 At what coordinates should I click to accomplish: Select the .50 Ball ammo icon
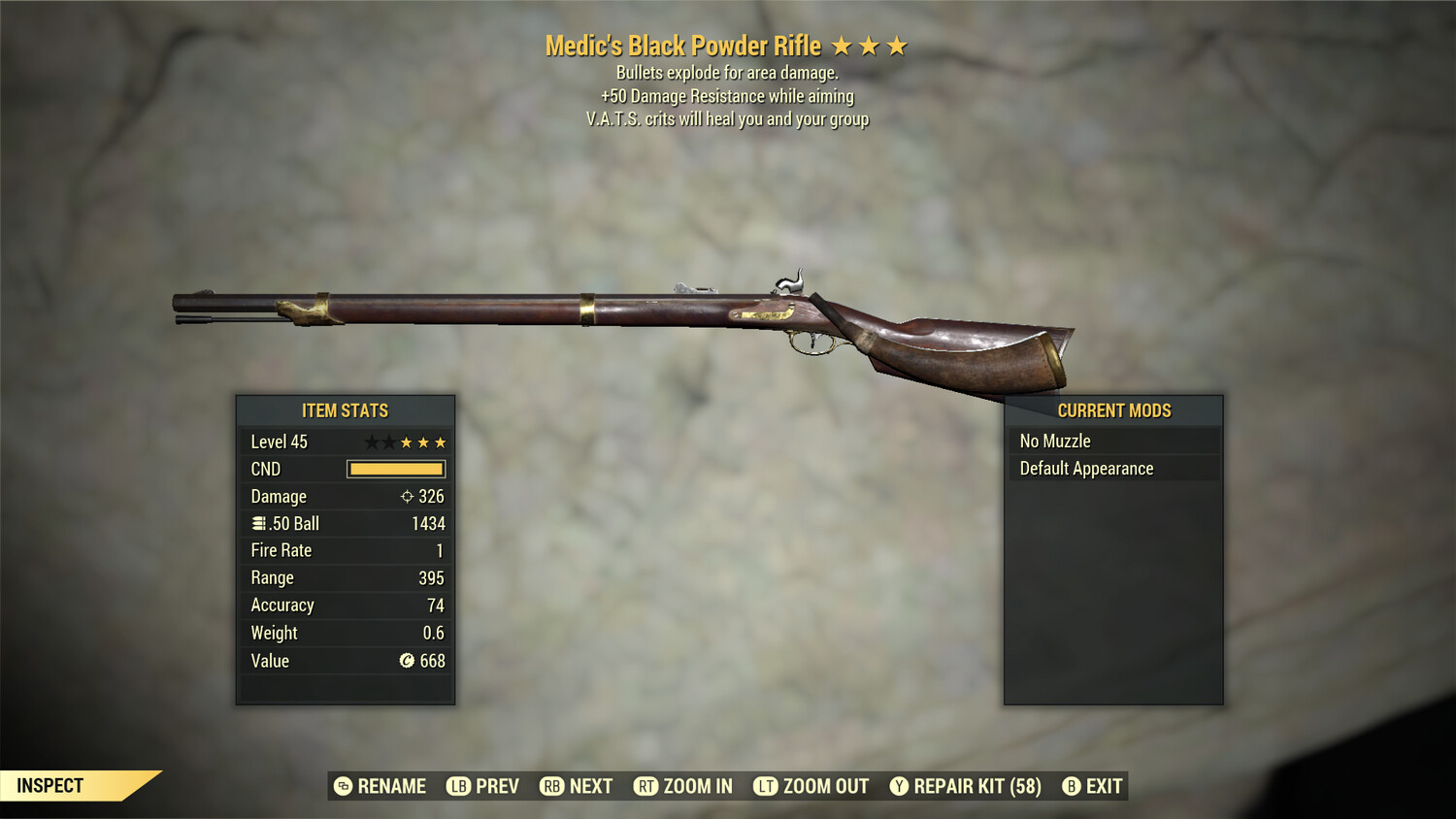[257, 523]
